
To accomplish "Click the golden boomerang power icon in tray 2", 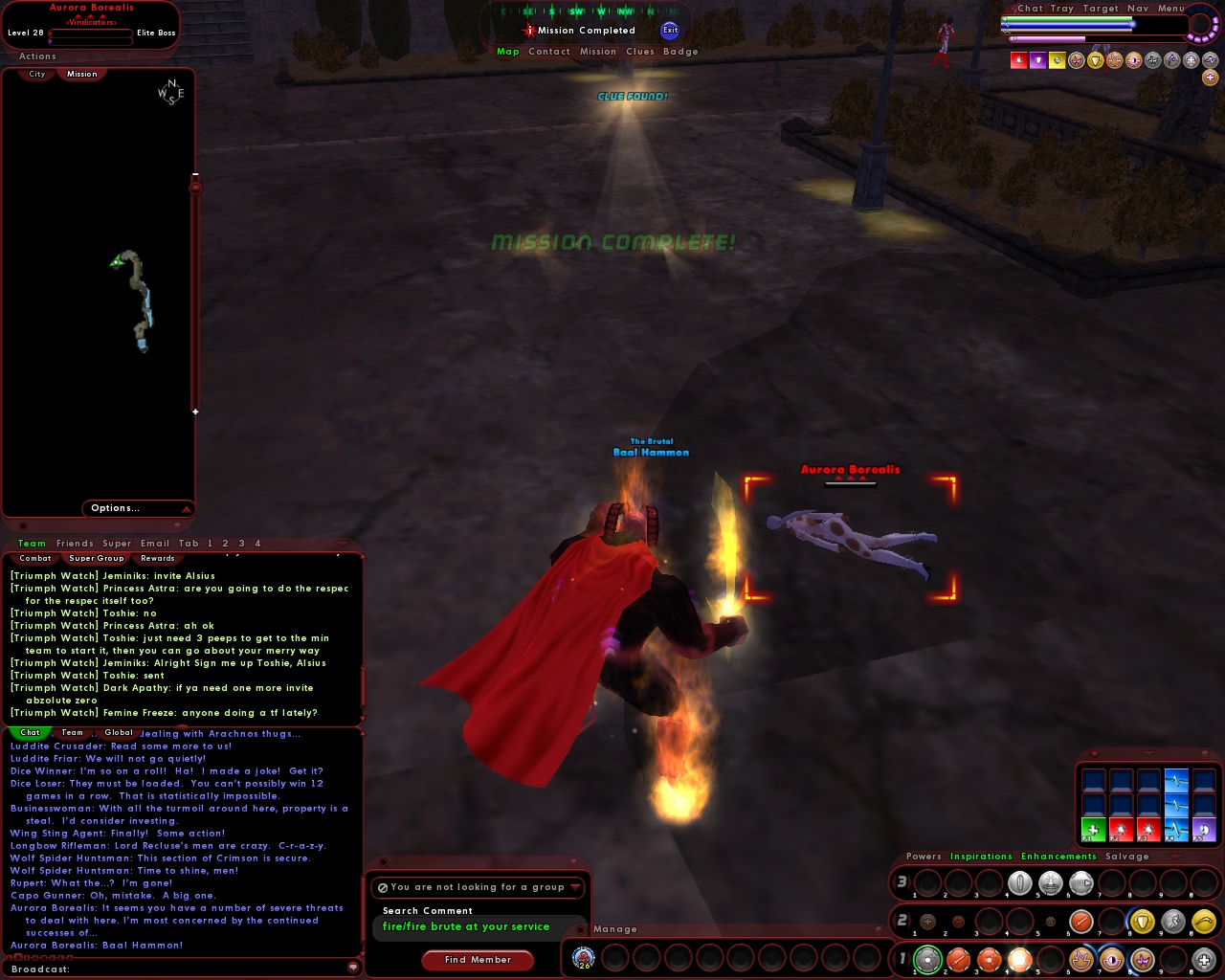I will click(x=1203, y=921).
